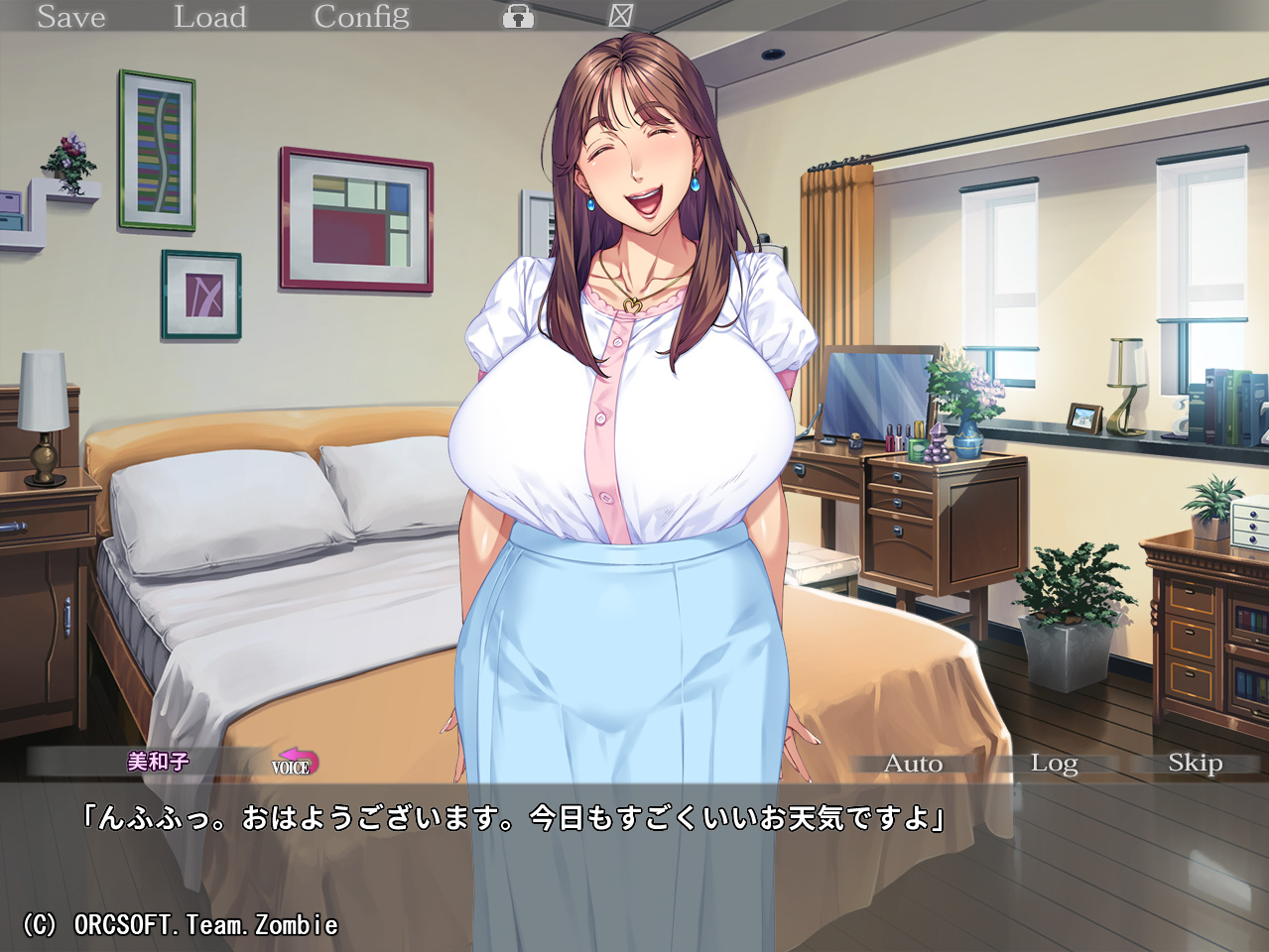Open the Save menu
This screenshot has width=1269, height=952.
pos(70,17)
